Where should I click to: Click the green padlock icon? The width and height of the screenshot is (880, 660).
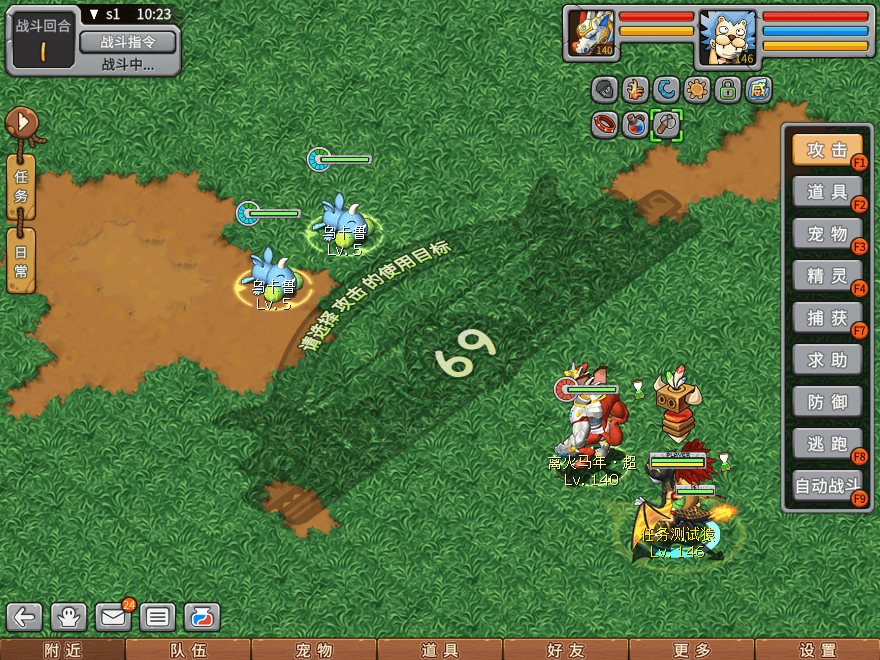728,91
